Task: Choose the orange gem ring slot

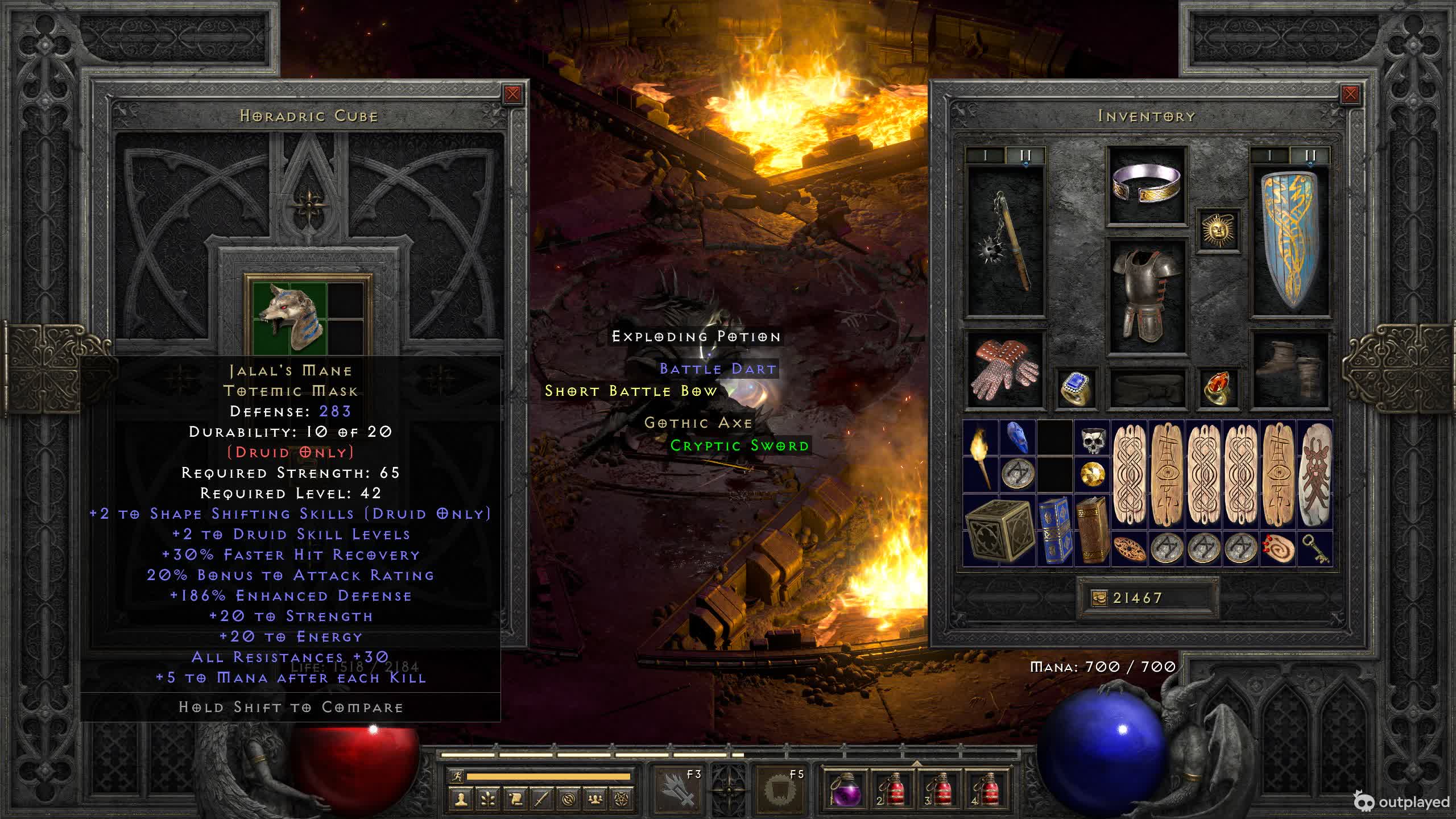Action: (1218, 388)
